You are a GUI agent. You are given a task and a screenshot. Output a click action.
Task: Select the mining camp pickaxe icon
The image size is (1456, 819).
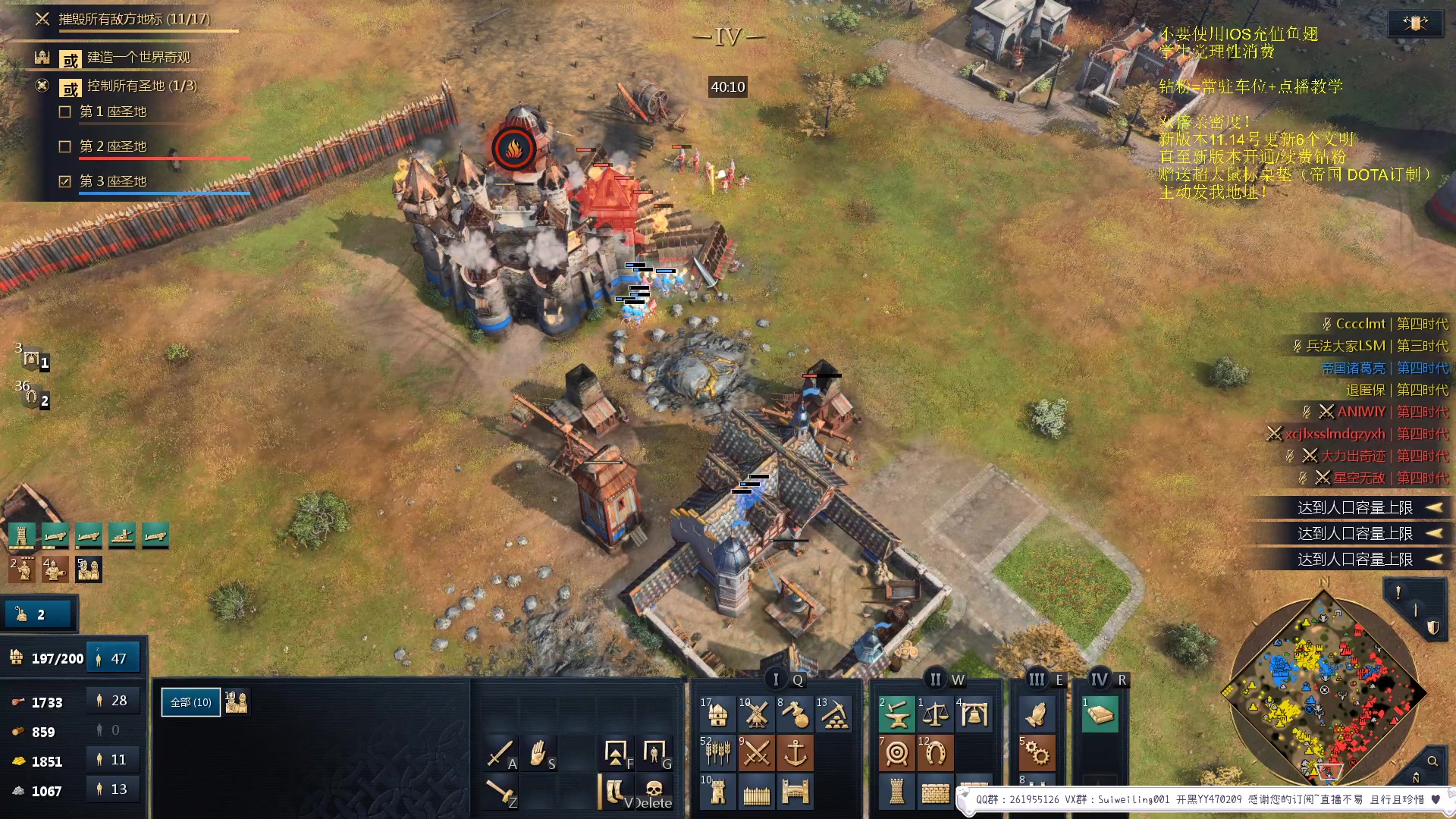point(834,714)
